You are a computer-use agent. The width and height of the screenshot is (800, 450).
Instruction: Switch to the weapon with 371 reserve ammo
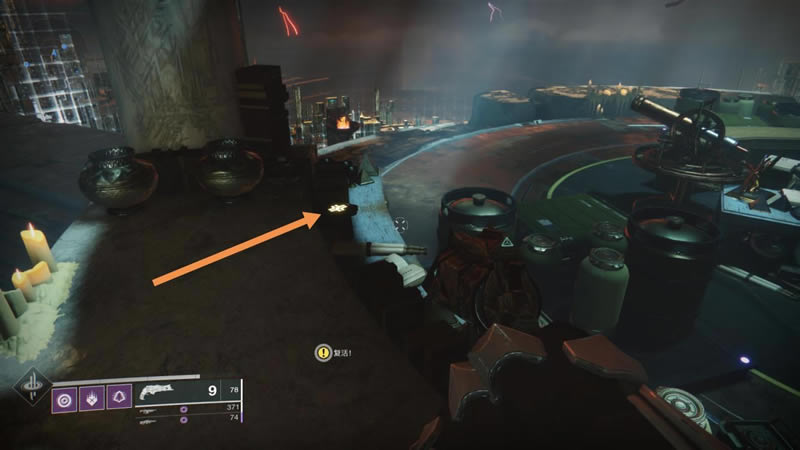[150, 409]
